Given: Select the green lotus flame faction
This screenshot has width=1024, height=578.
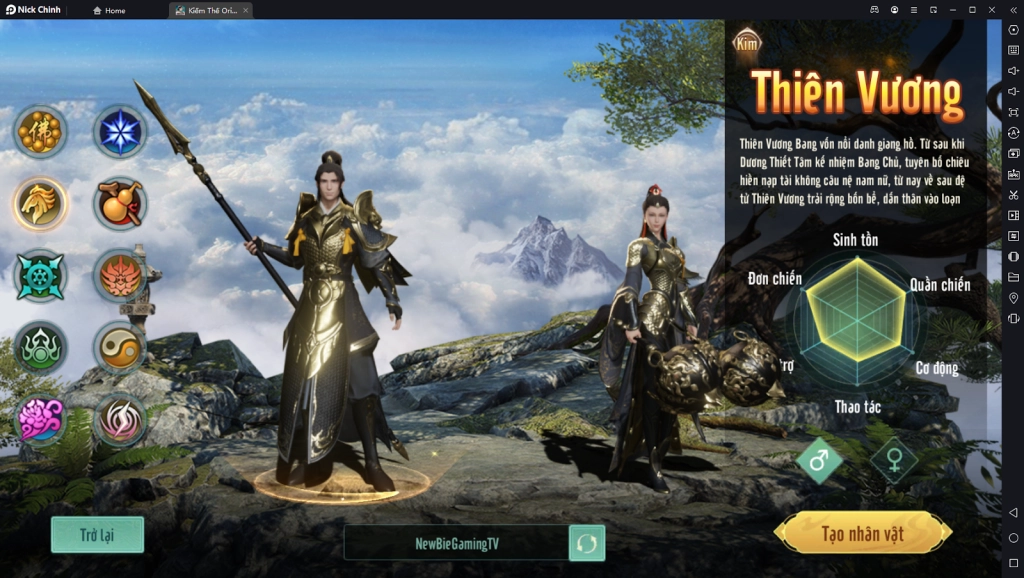Looking at the screenshot, I should (40, 347).
